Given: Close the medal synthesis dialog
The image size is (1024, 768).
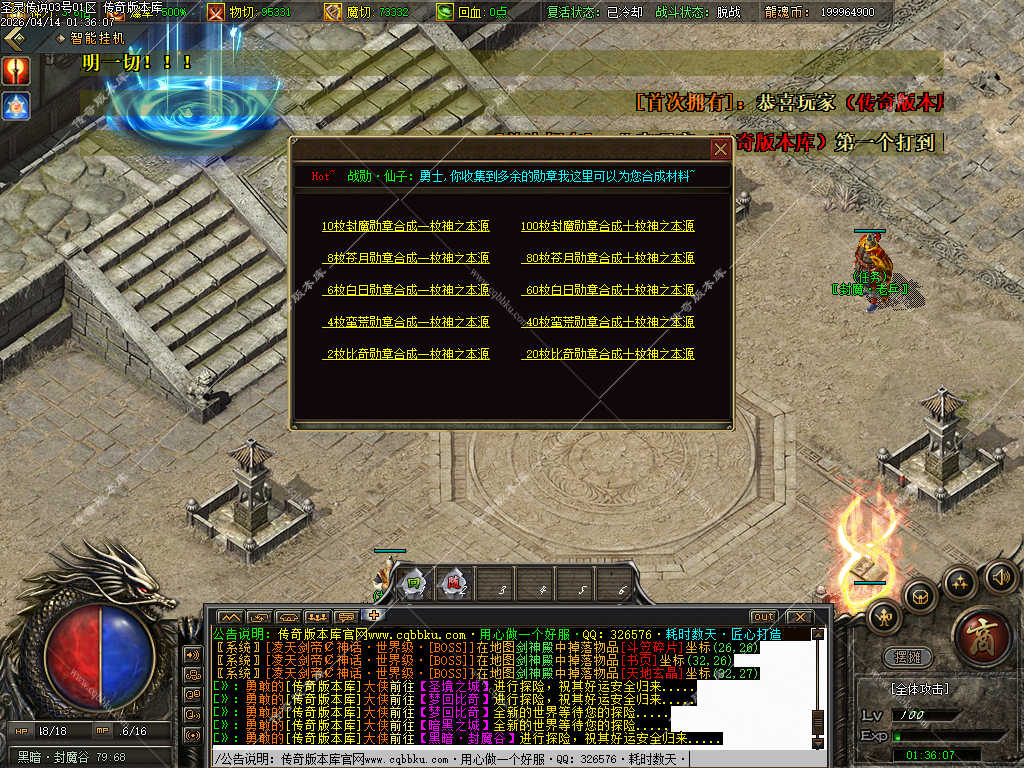Looking at the screenshot, I should [x=720, y=150].
